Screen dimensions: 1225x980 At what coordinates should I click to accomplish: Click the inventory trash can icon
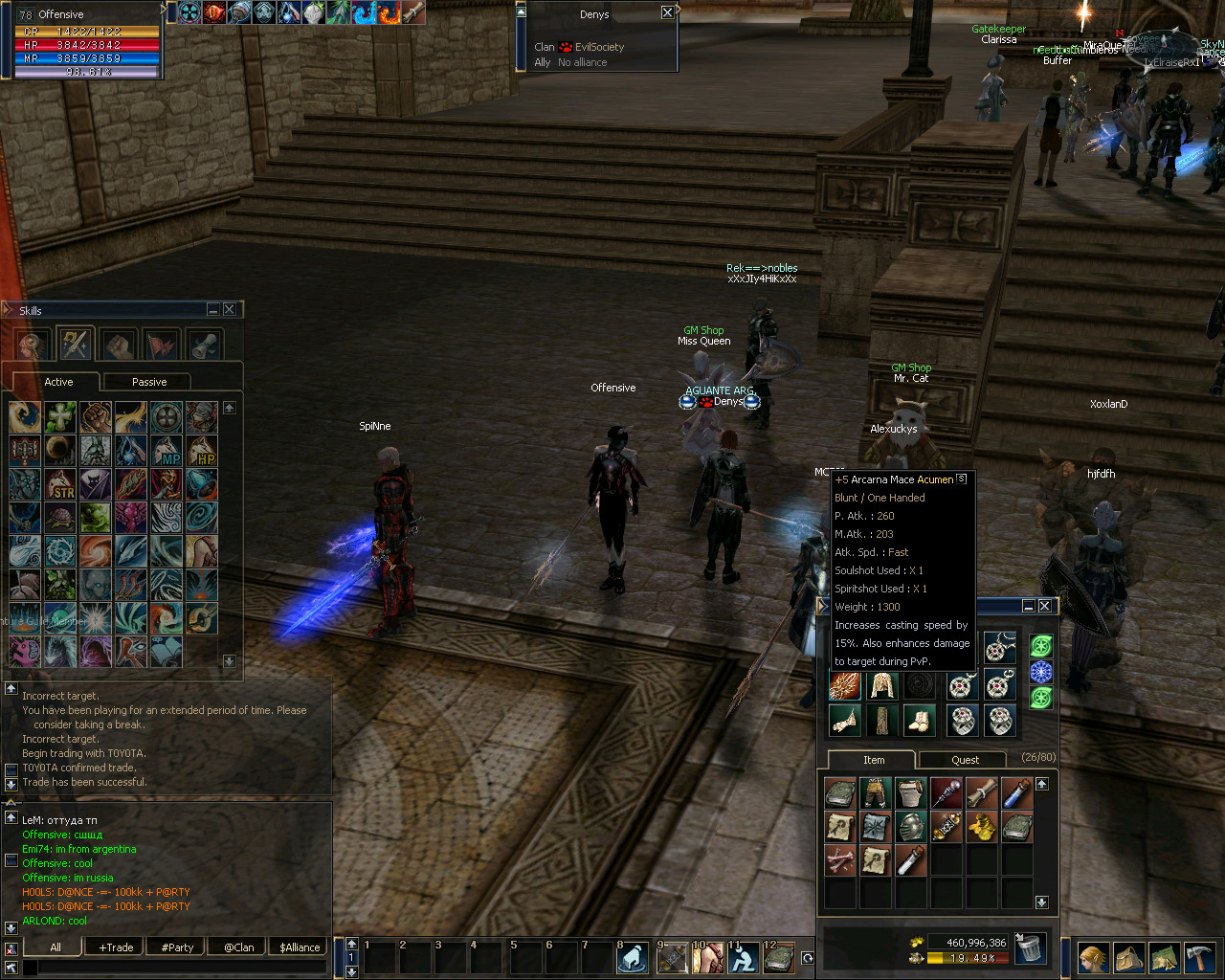pos(1029,947)
